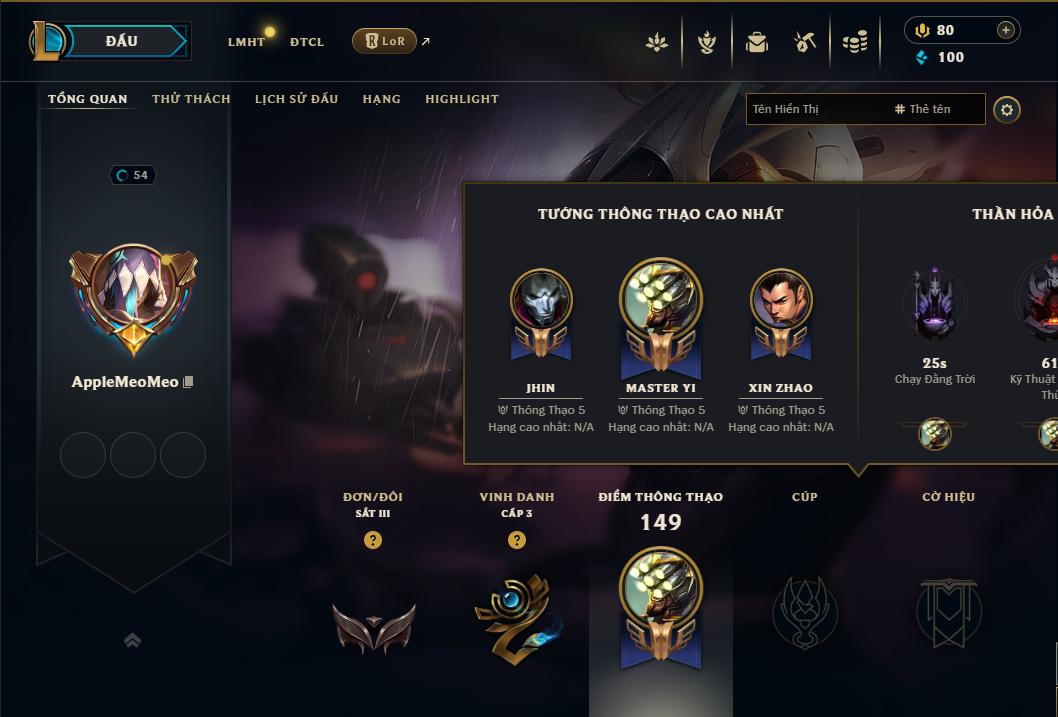Start a match with the ĐẤU button

(x=121, y=41)
